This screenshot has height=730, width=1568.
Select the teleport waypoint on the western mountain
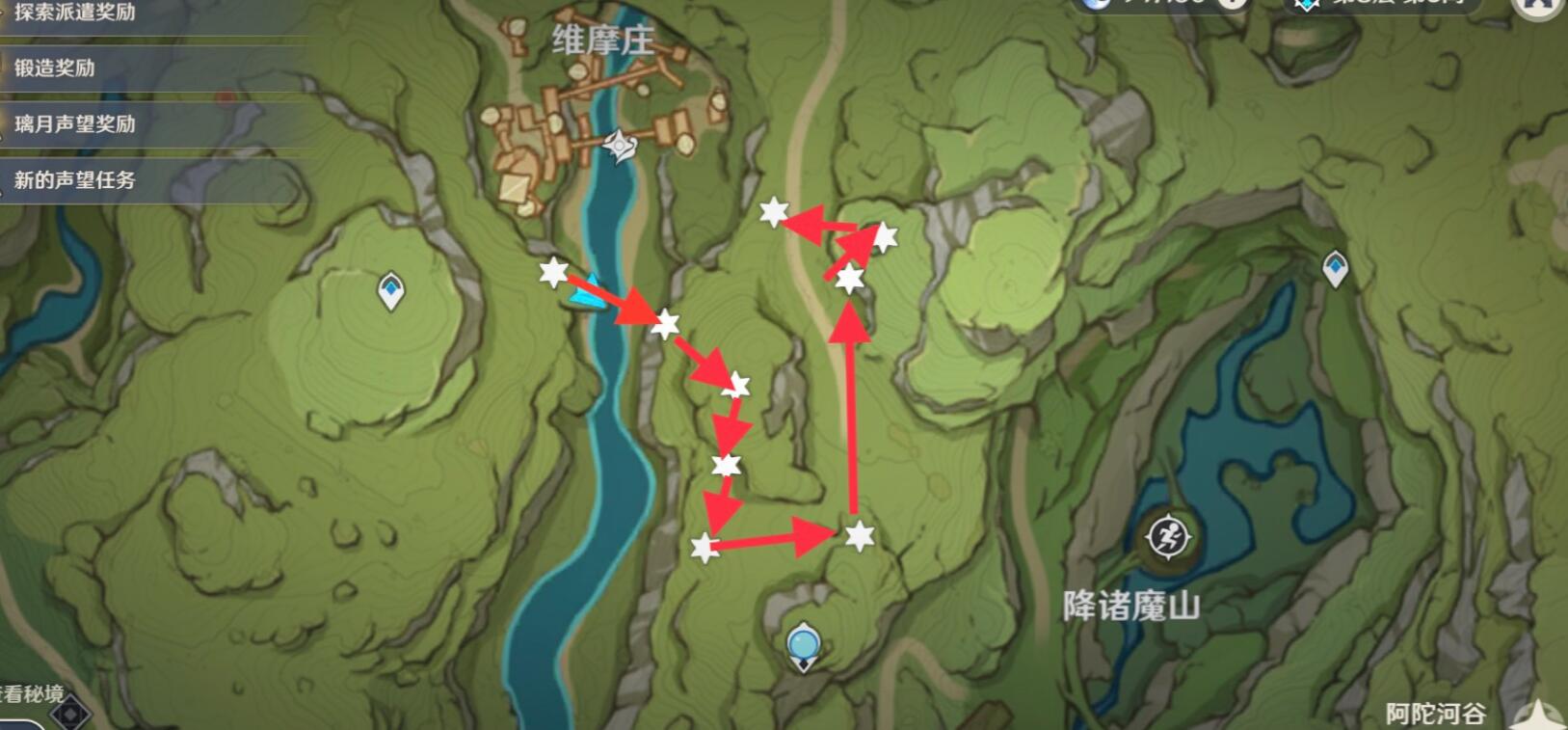pos(389,289)
